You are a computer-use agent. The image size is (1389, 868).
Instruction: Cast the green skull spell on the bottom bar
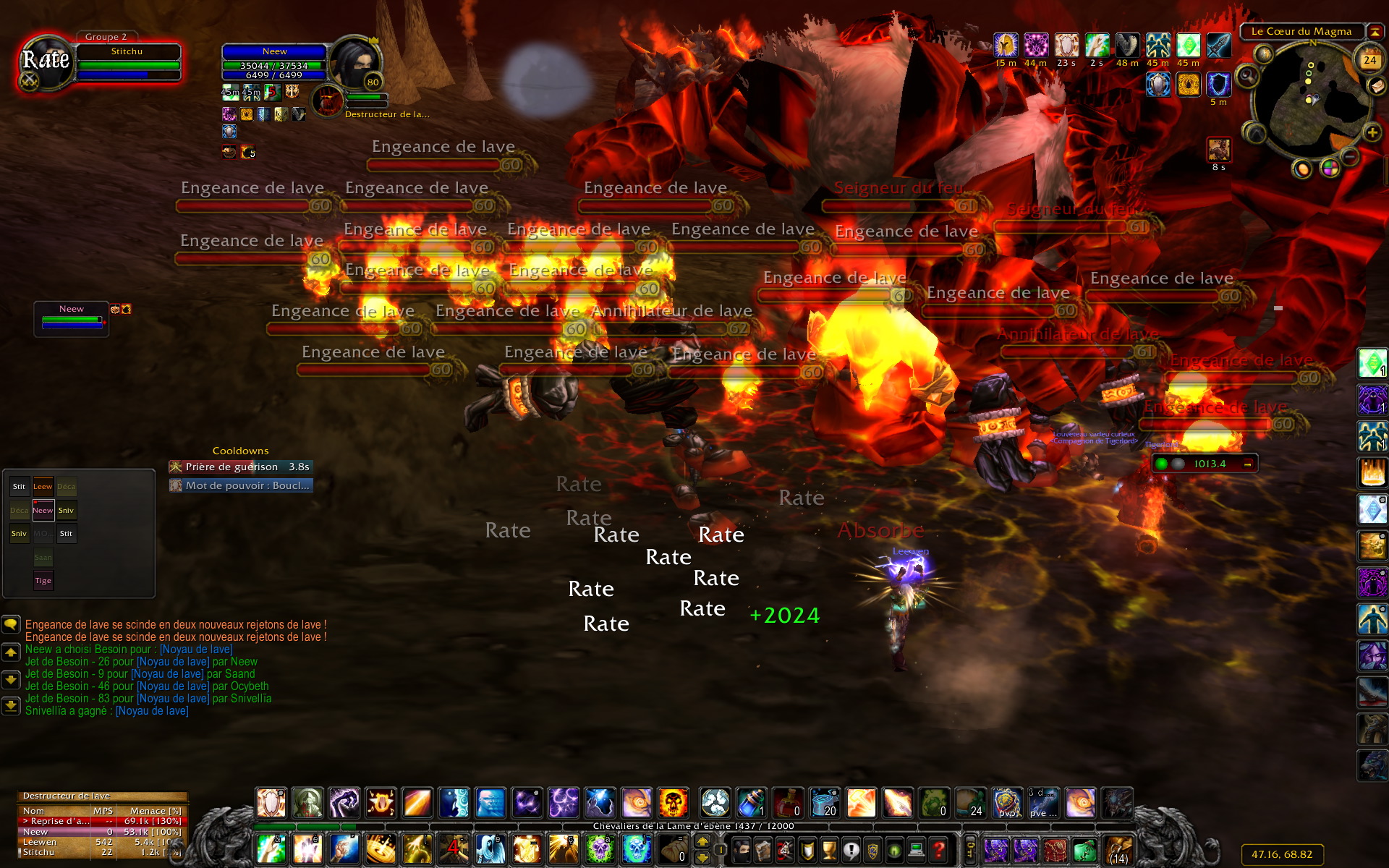tap(600, 848)
